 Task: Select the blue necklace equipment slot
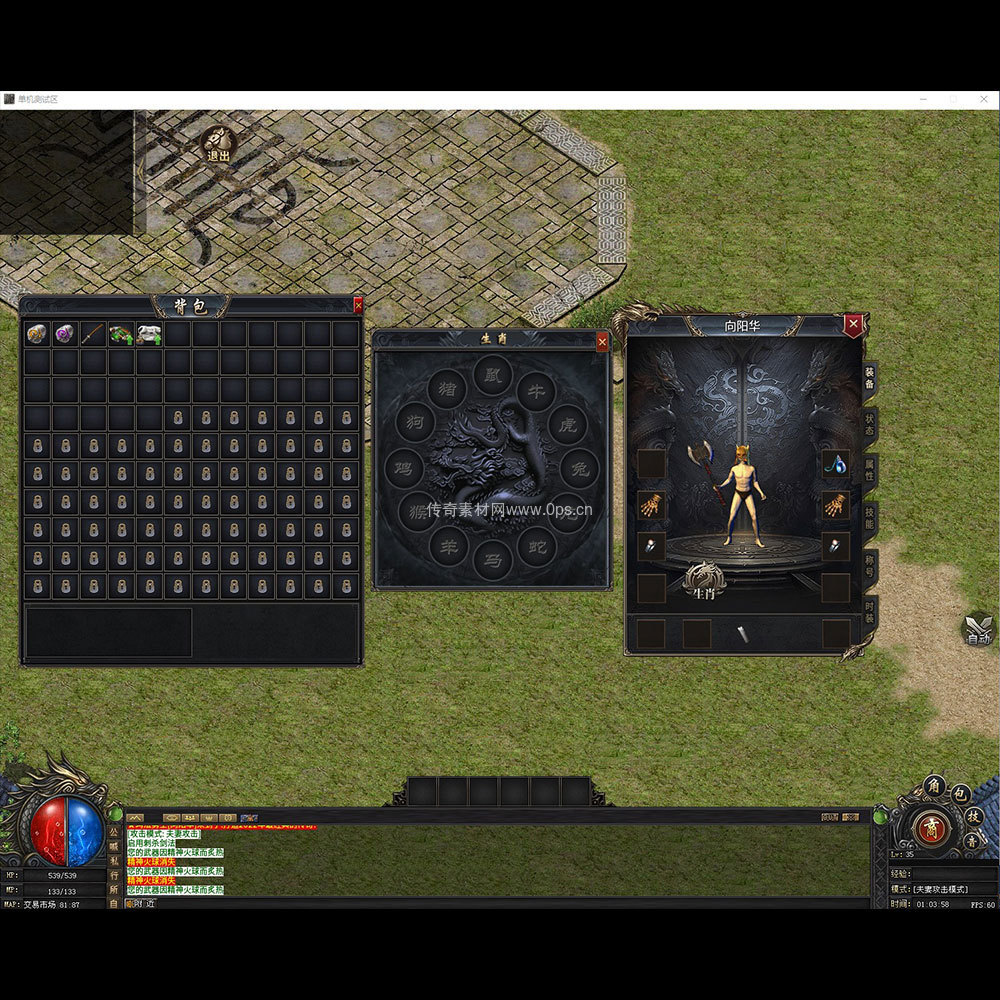835,464
